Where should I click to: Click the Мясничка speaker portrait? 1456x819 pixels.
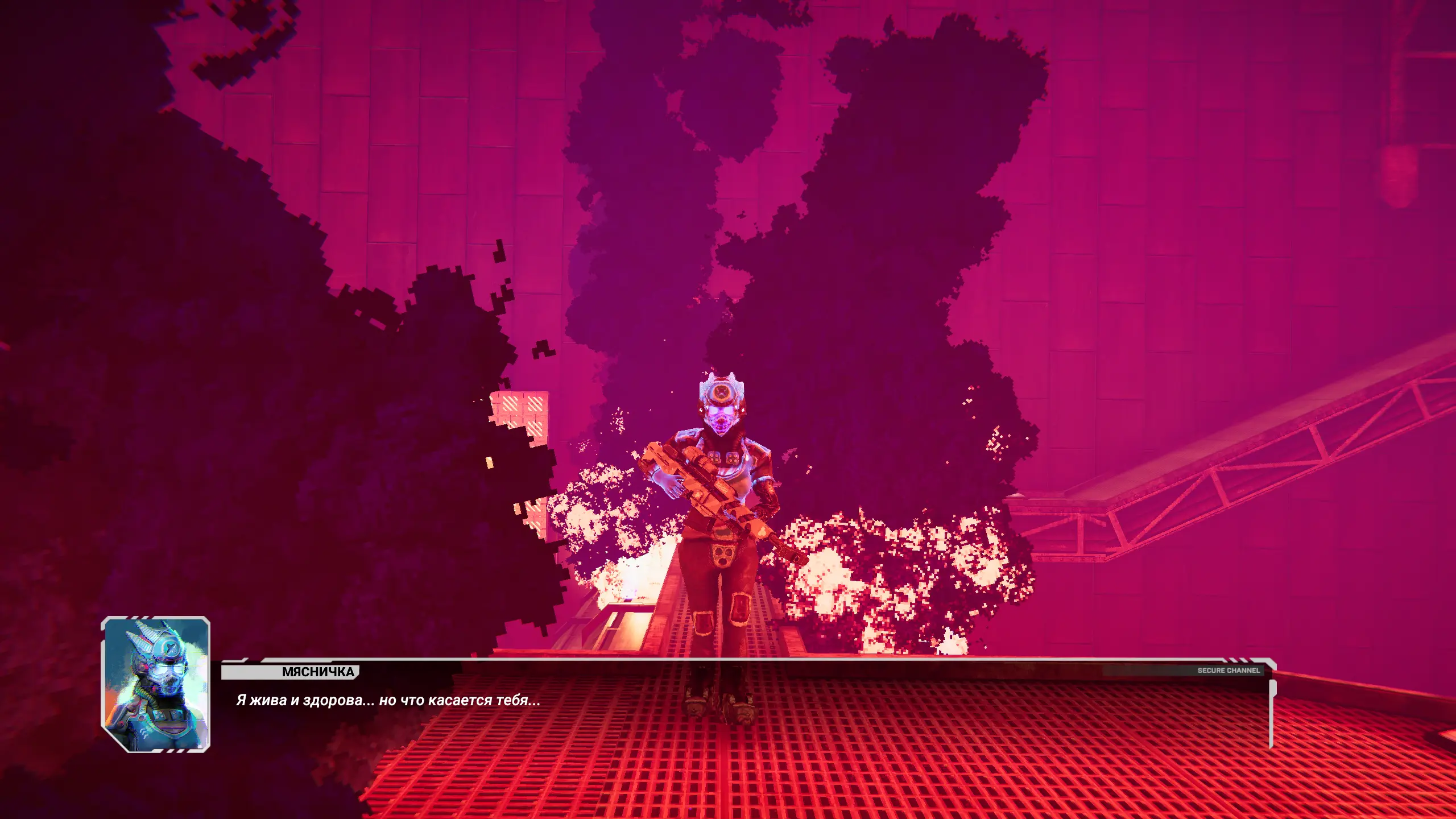[x=156, y=684]
